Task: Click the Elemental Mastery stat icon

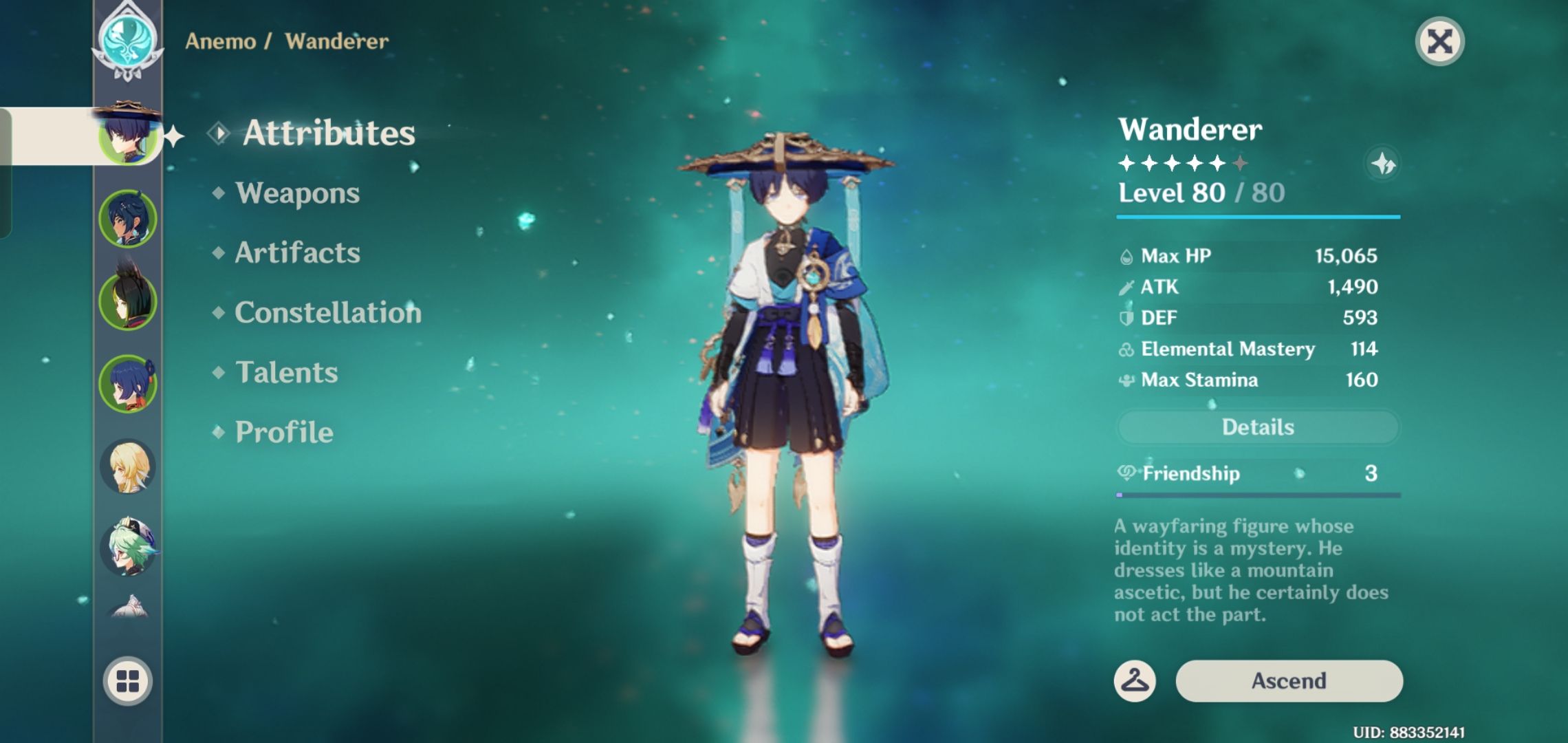Action: point(1128,349)
